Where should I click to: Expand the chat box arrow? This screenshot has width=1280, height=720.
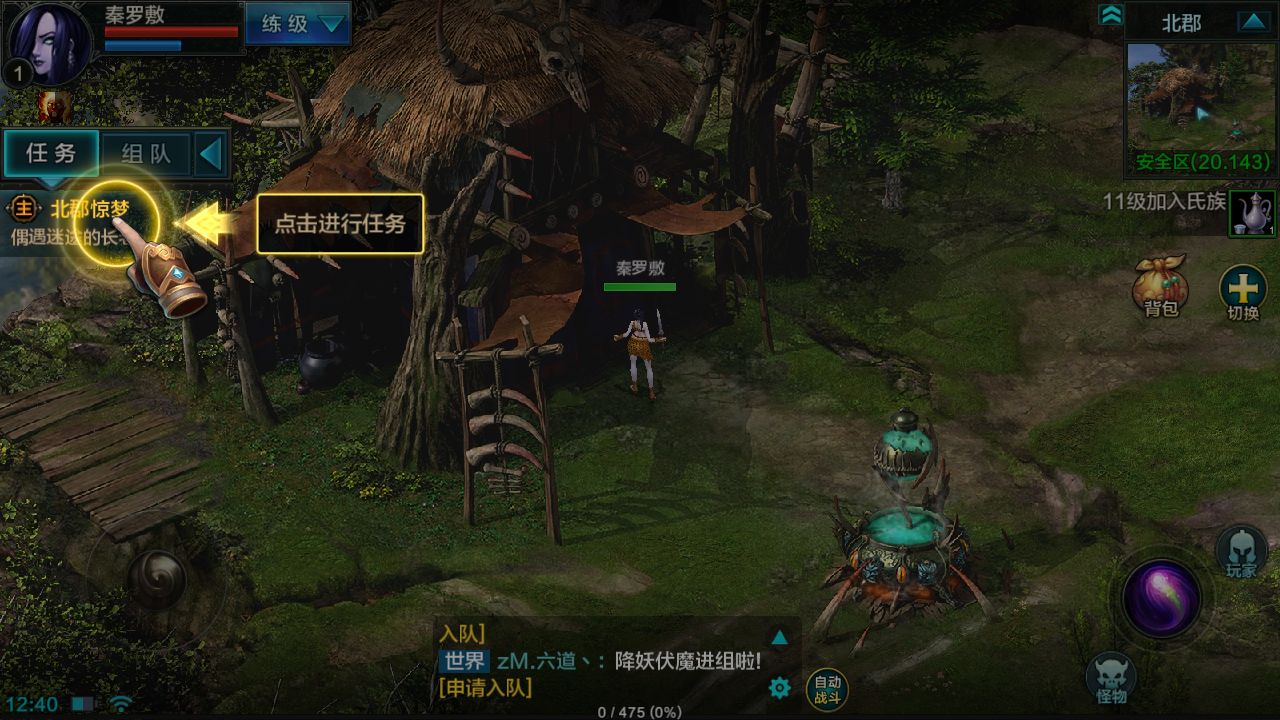point(780,637)
